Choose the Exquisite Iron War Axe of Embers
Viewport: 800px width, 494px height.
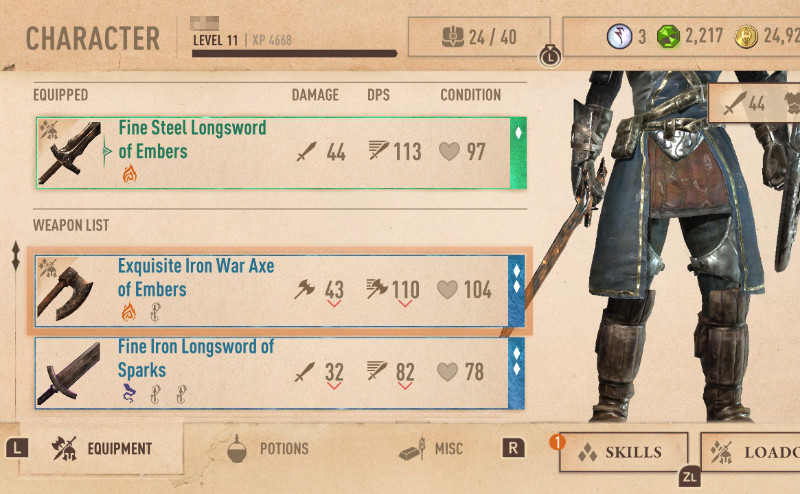[280, 290]
